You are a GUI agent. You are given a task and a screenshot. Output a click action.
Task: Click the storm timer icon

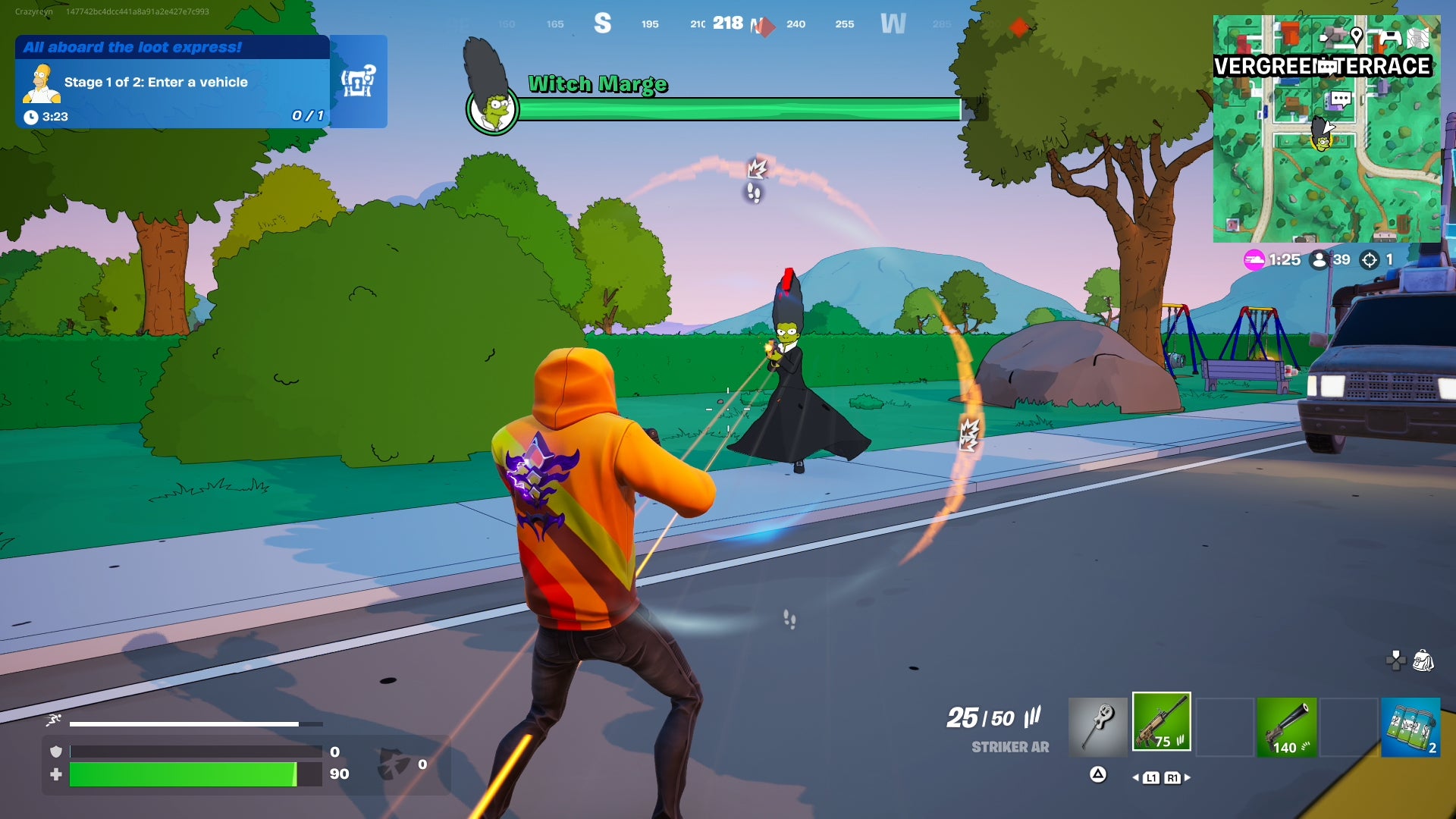coord(1253,259)
